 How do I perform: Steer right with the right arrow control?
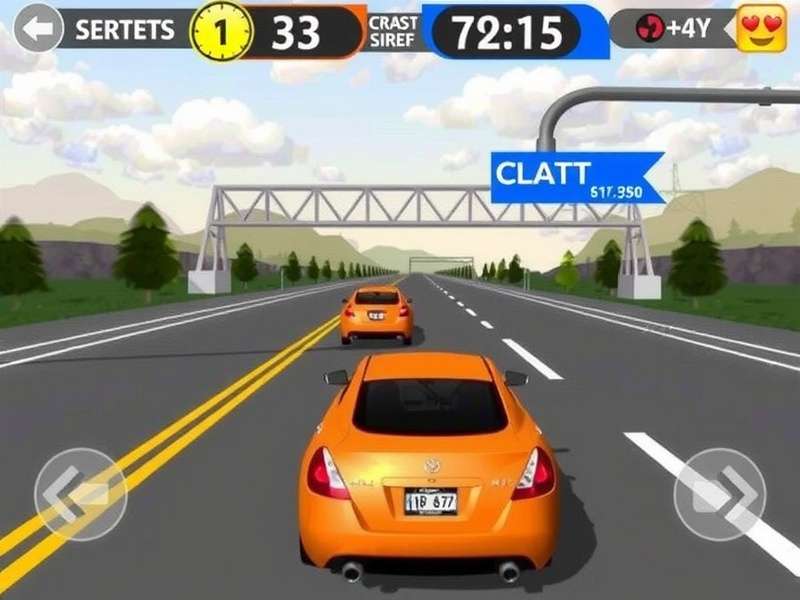[720, 495]
